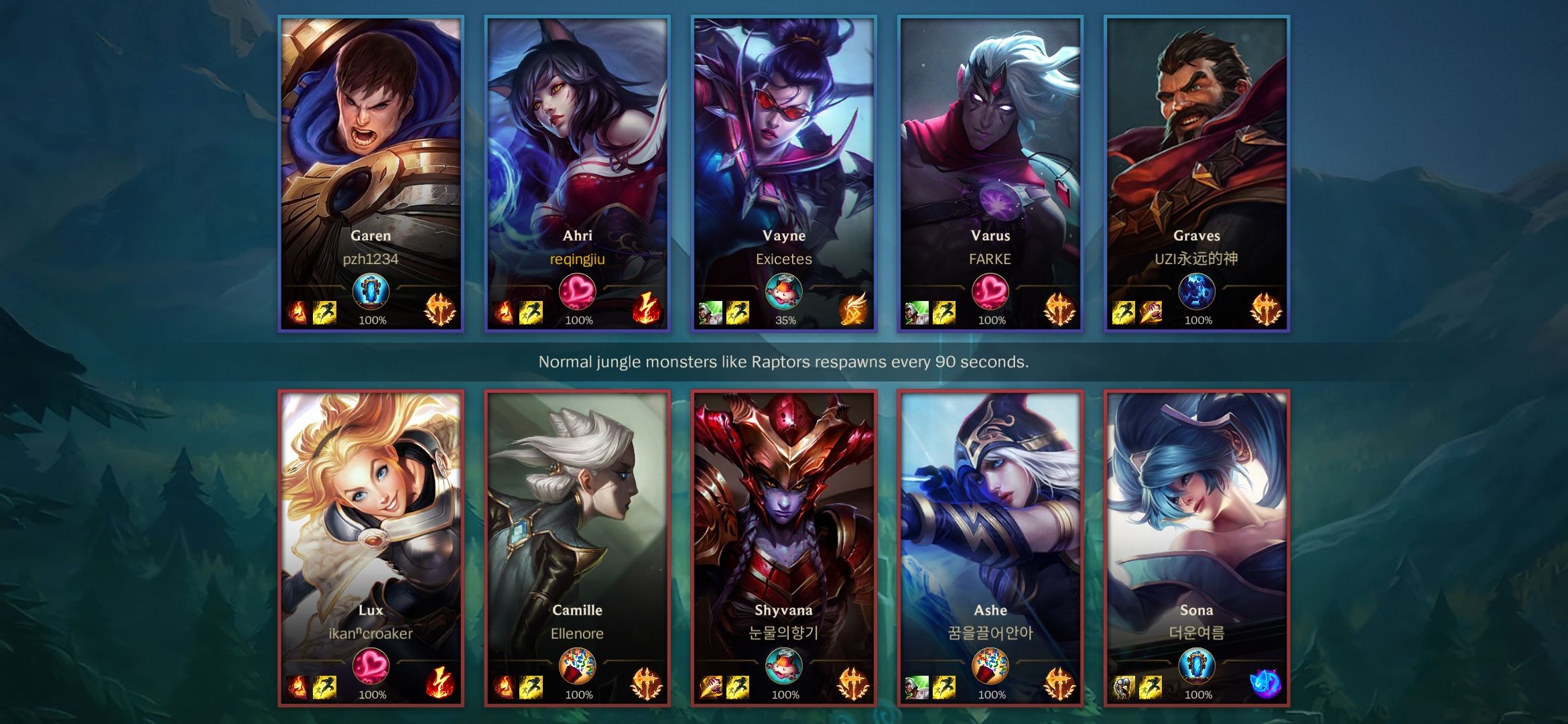Click Shyvana's Smite summoner spell icon

[x=711, y=687]
